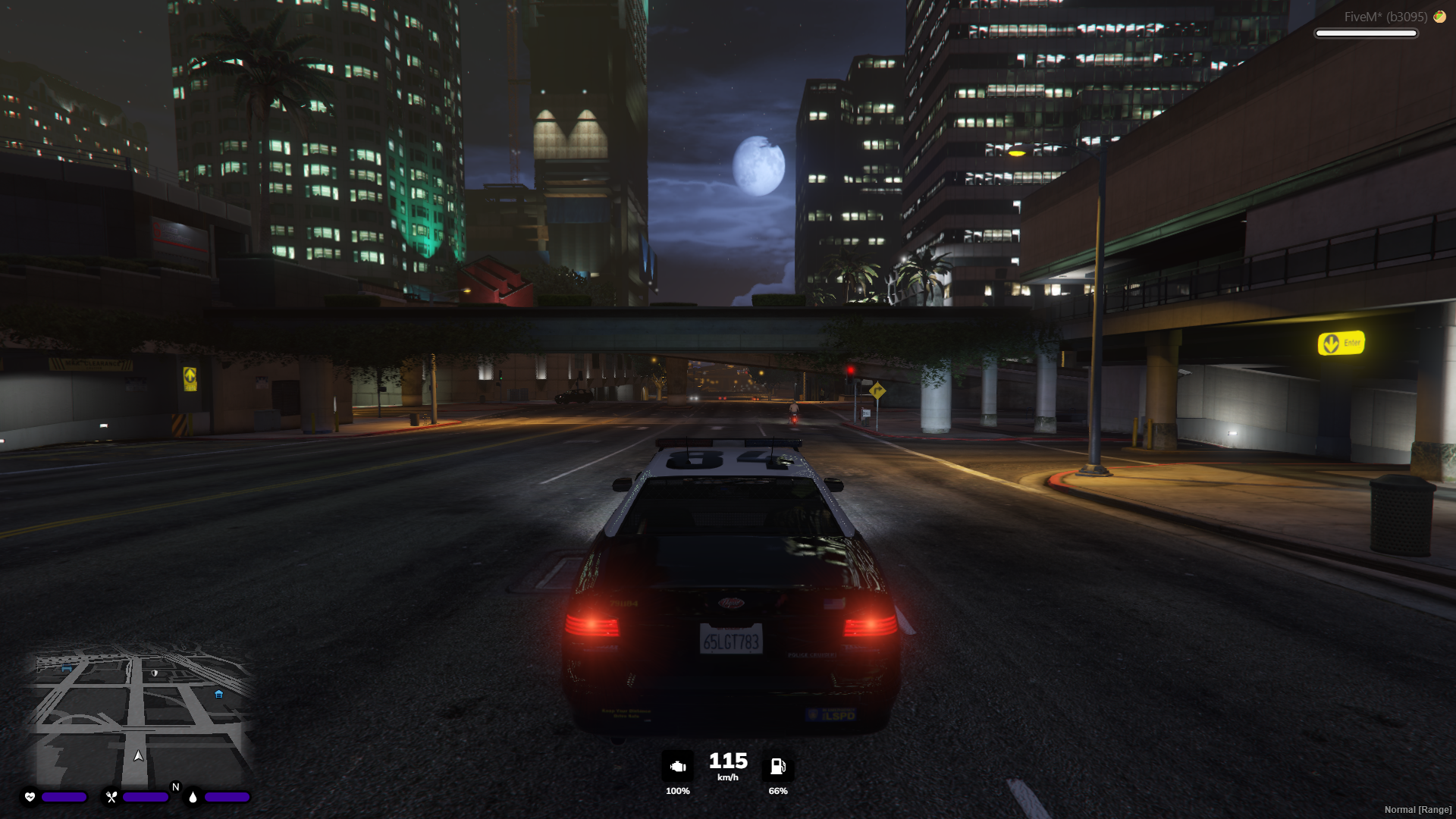Click the north compass marker above the minimap
1456x819 pixels.
(176, 787)
